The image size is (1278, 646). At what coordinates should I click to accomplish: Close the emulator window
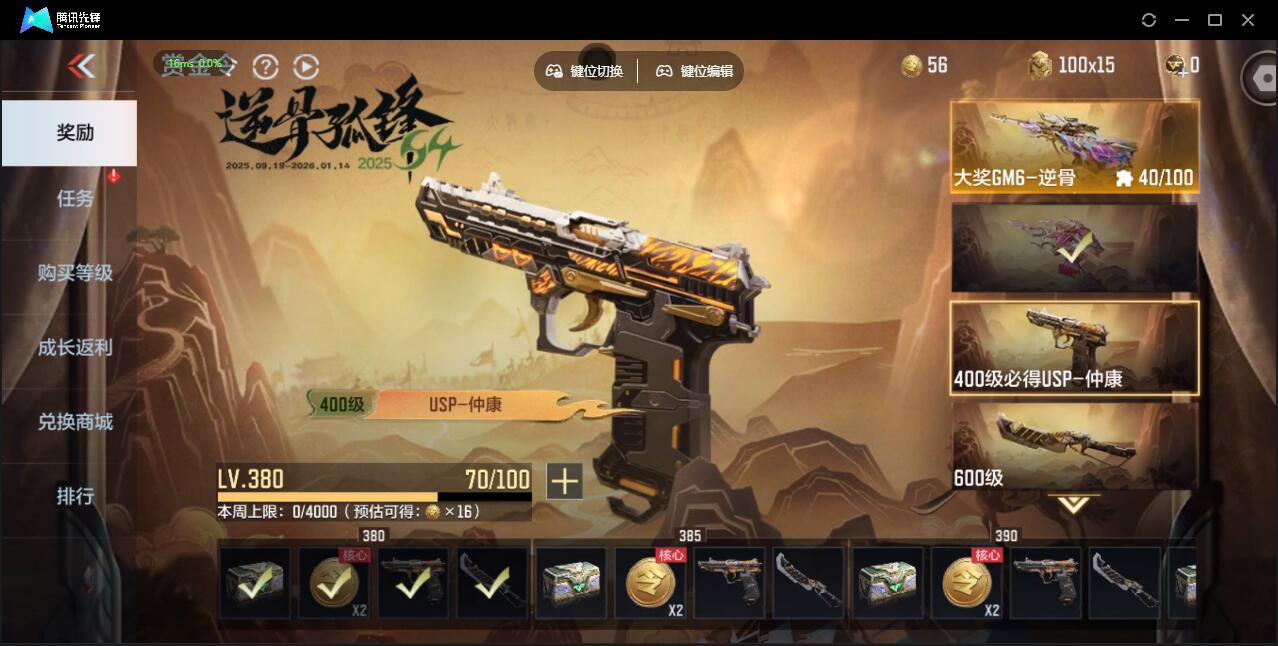pyautogui.click(x=1248, y=20)
